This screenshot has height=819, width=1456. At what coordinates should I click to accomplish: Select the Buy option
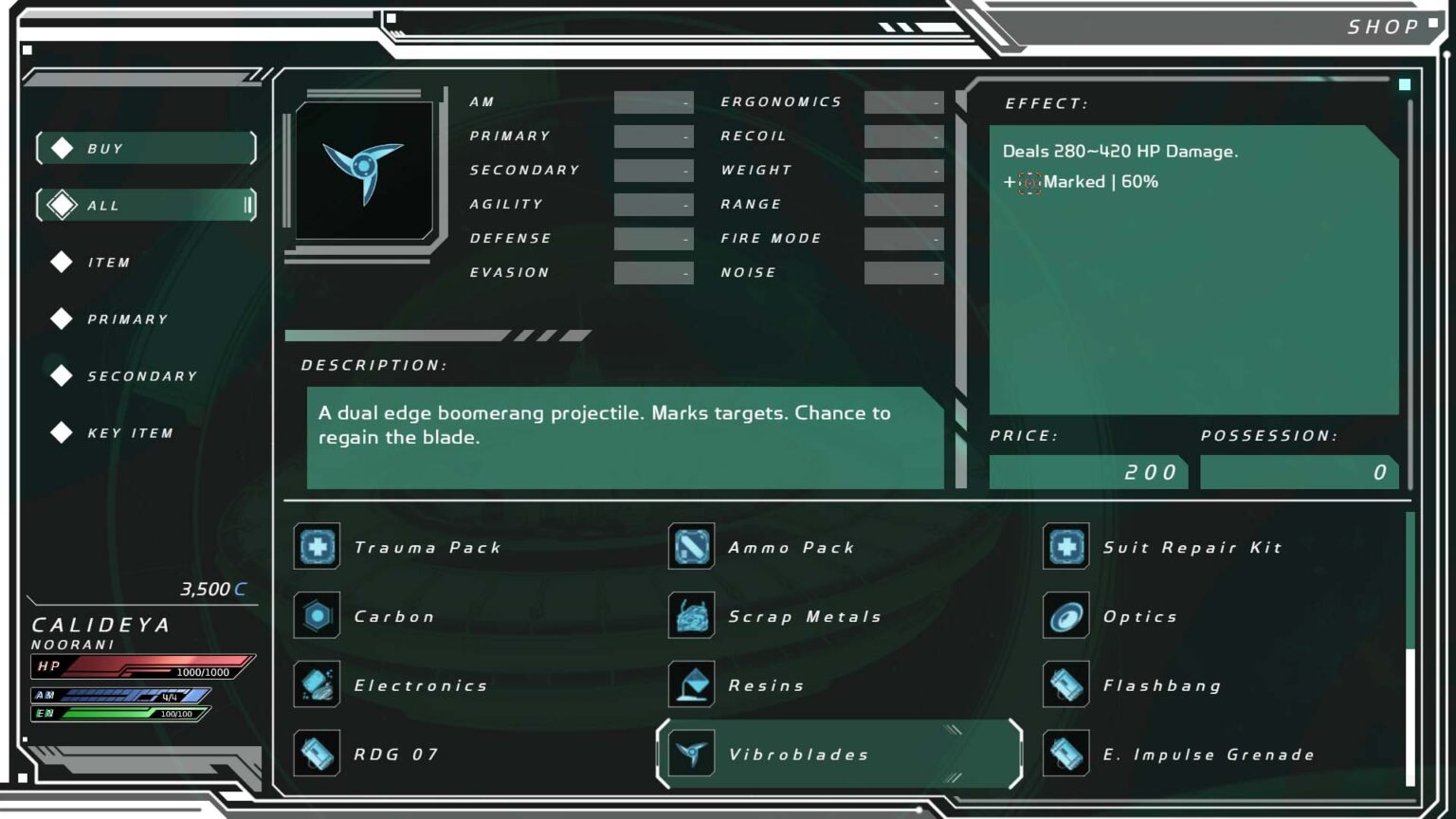[x=146, y=149]
